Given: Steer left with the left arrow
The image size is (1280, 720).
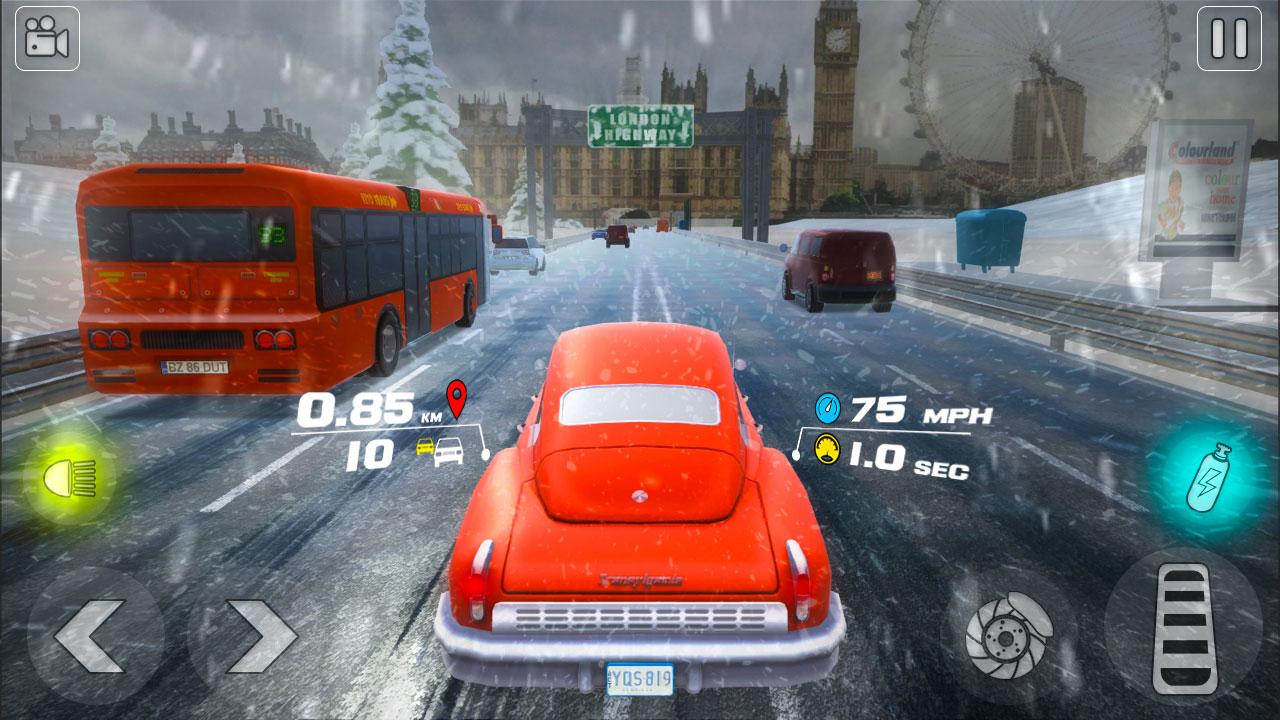Looking at the screenshot, I should [91, 634].
